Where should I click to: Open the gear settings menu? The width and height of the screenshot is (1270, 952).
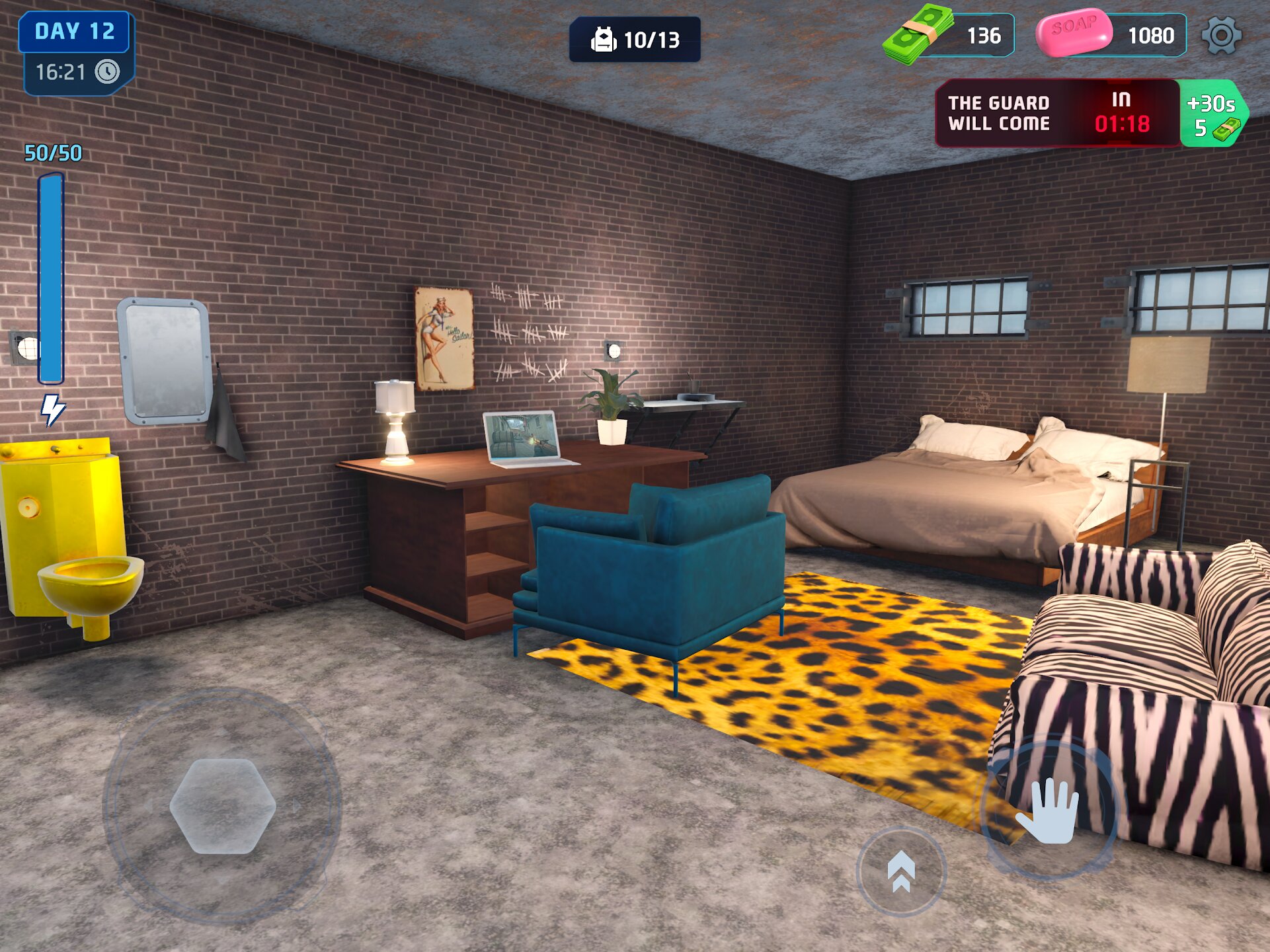[1220, 36]
